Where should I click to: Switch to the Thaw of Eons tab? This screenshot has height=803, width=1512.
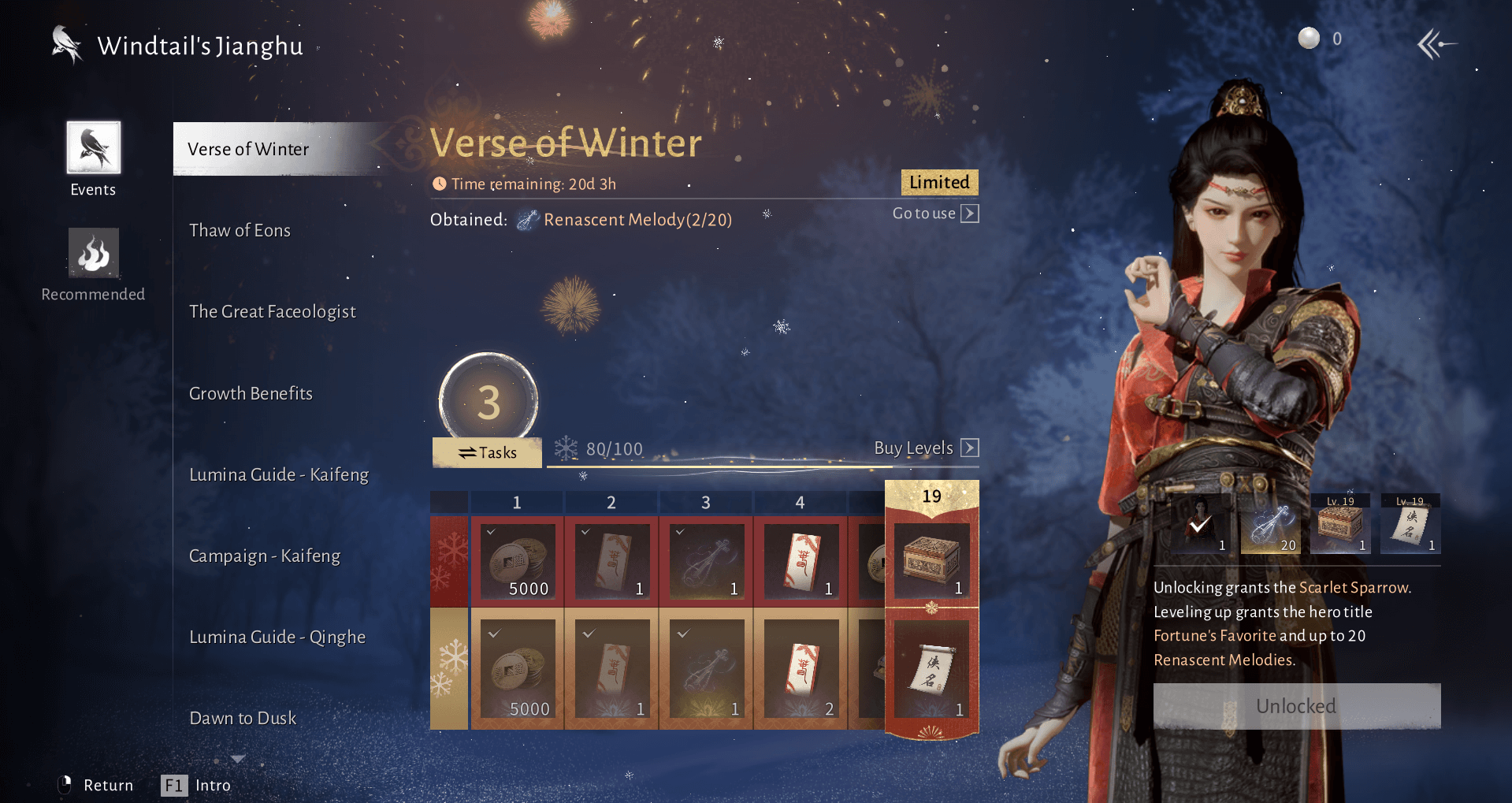(x=240, y=229)
